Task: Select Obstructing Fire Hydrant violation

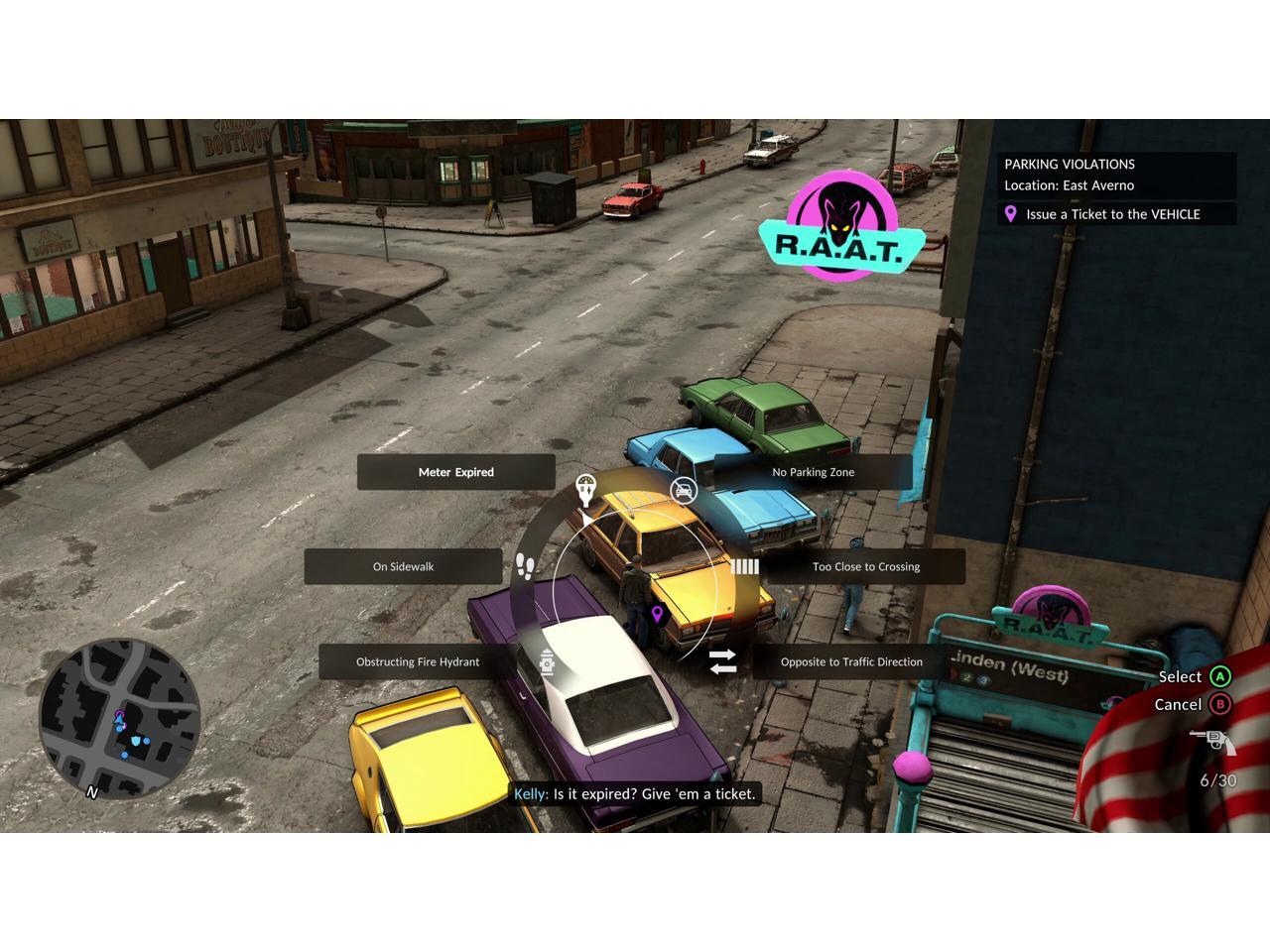Action: (x=417, y=661)
